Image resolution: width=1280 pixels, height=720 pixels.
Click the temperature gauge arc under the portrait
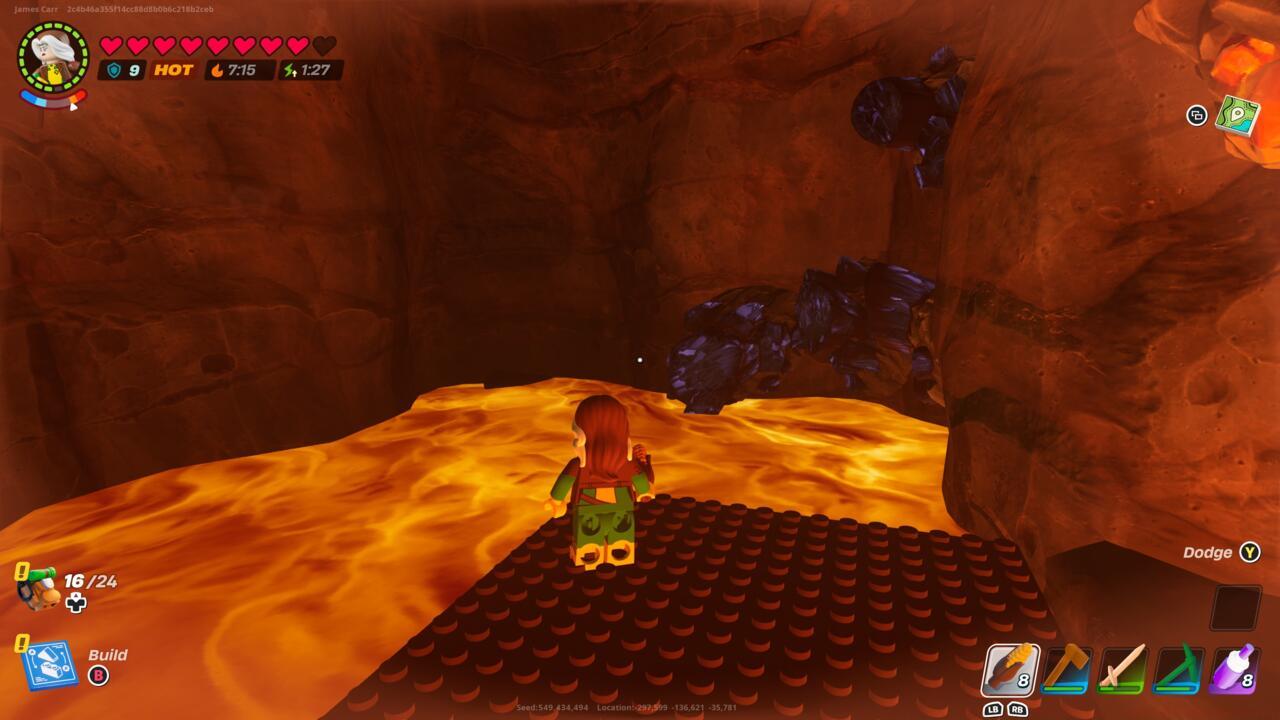pos(52,99)
